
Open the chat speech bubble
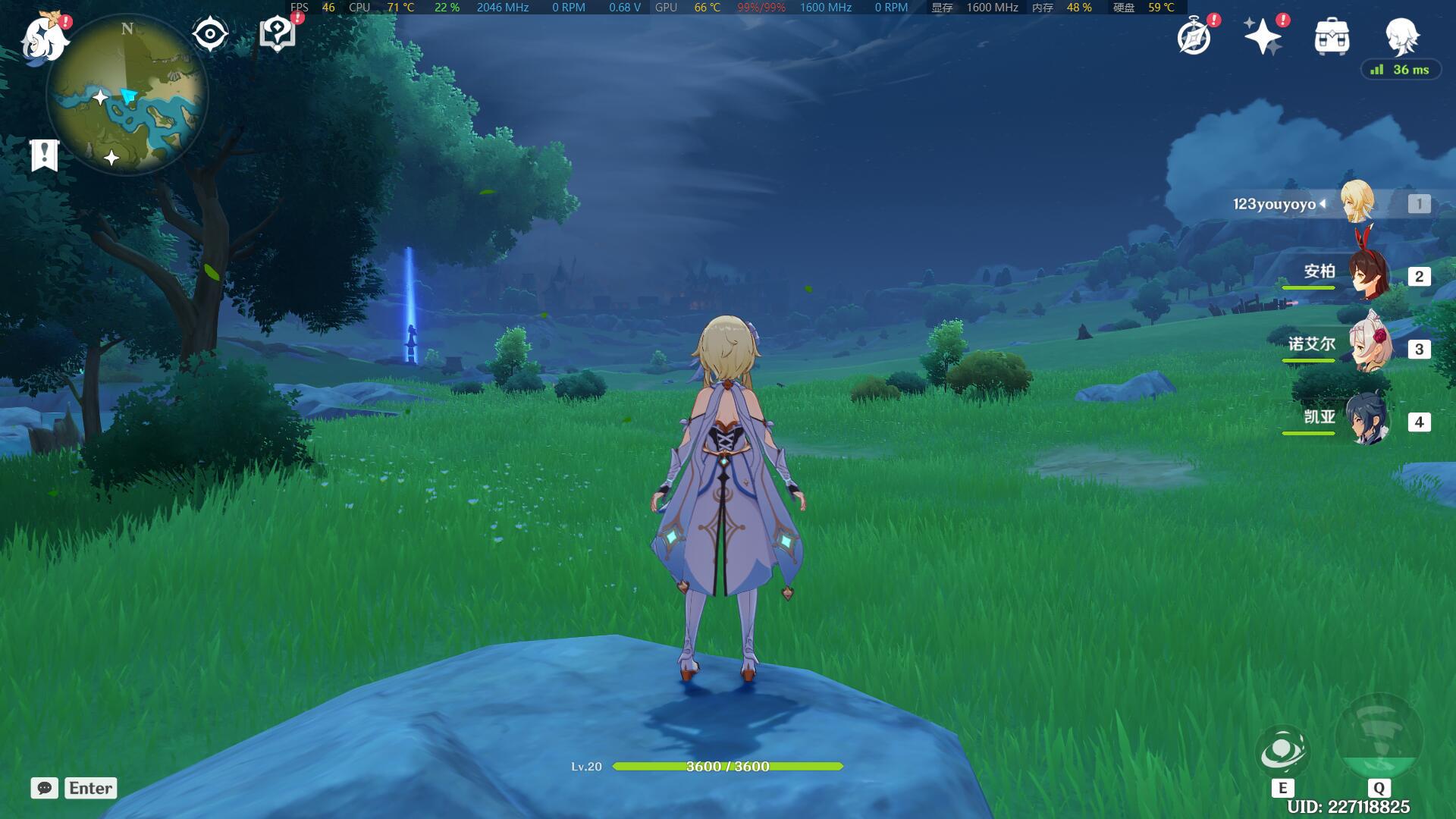click(45, 788)
